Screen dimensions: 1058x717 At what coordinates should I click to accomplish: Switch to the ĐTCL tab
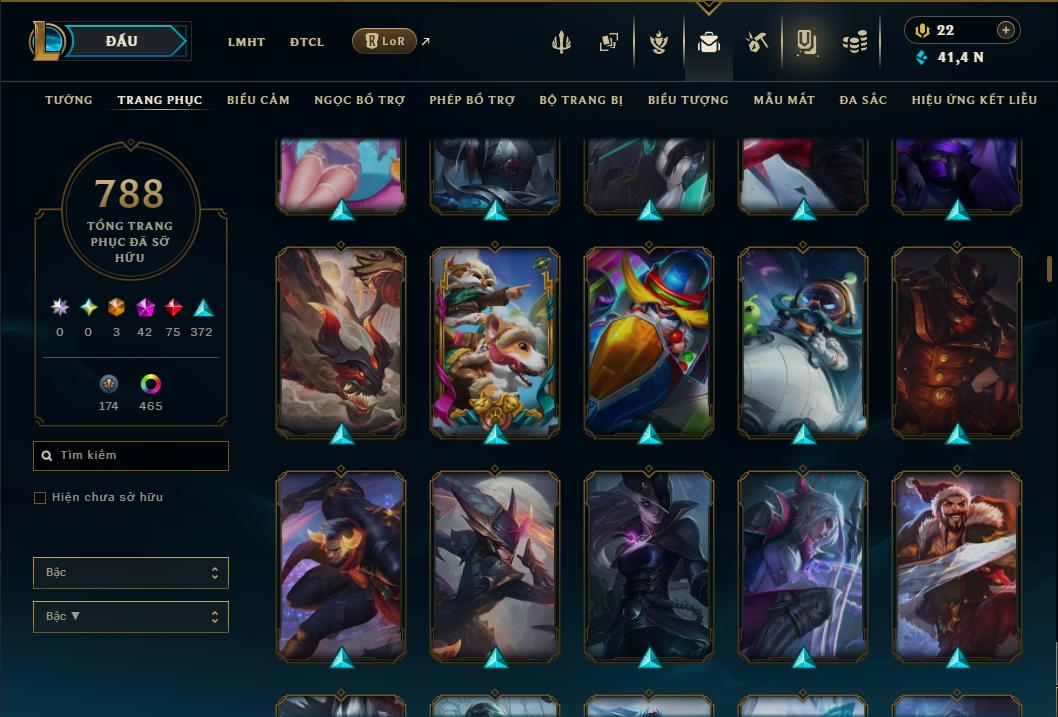307,42
